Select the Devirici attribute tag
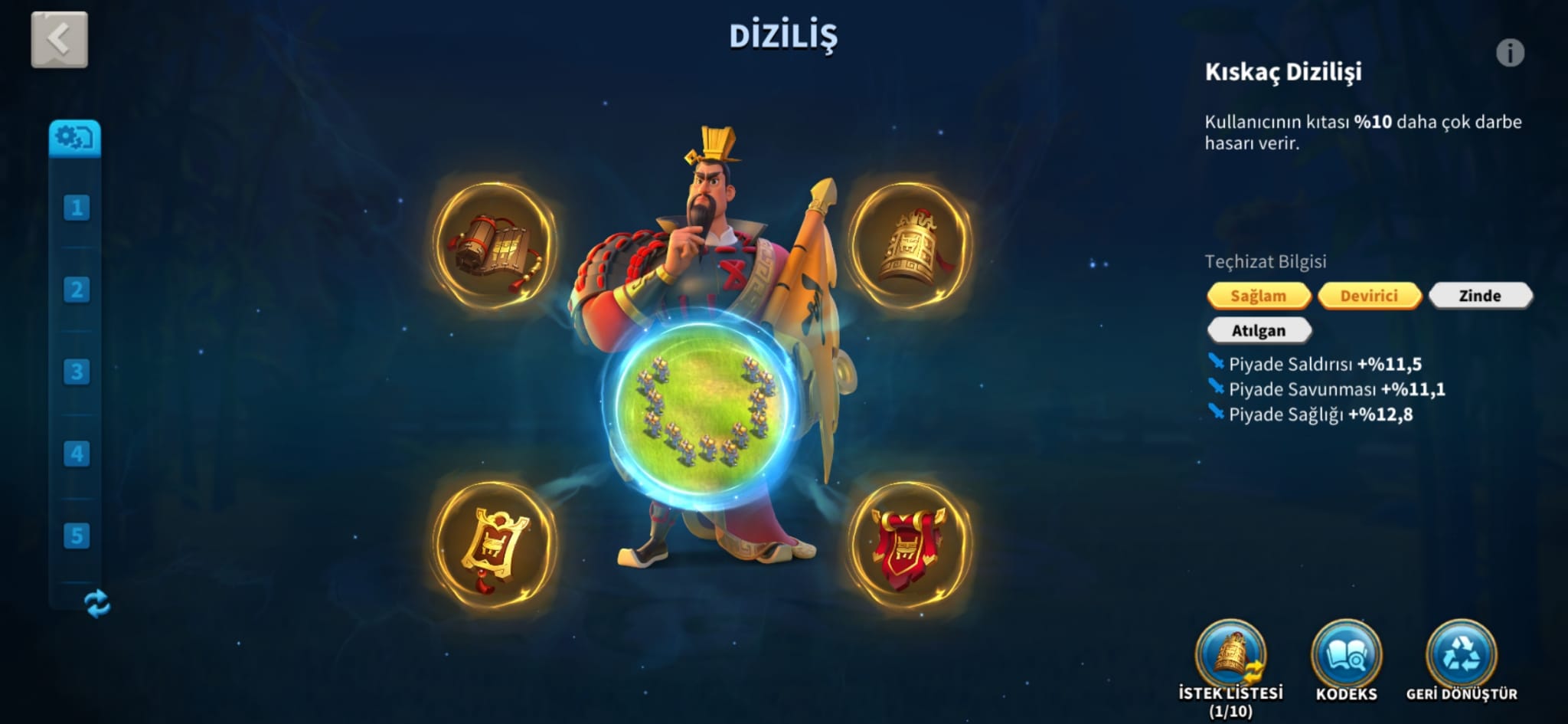 click(1368, 296)
